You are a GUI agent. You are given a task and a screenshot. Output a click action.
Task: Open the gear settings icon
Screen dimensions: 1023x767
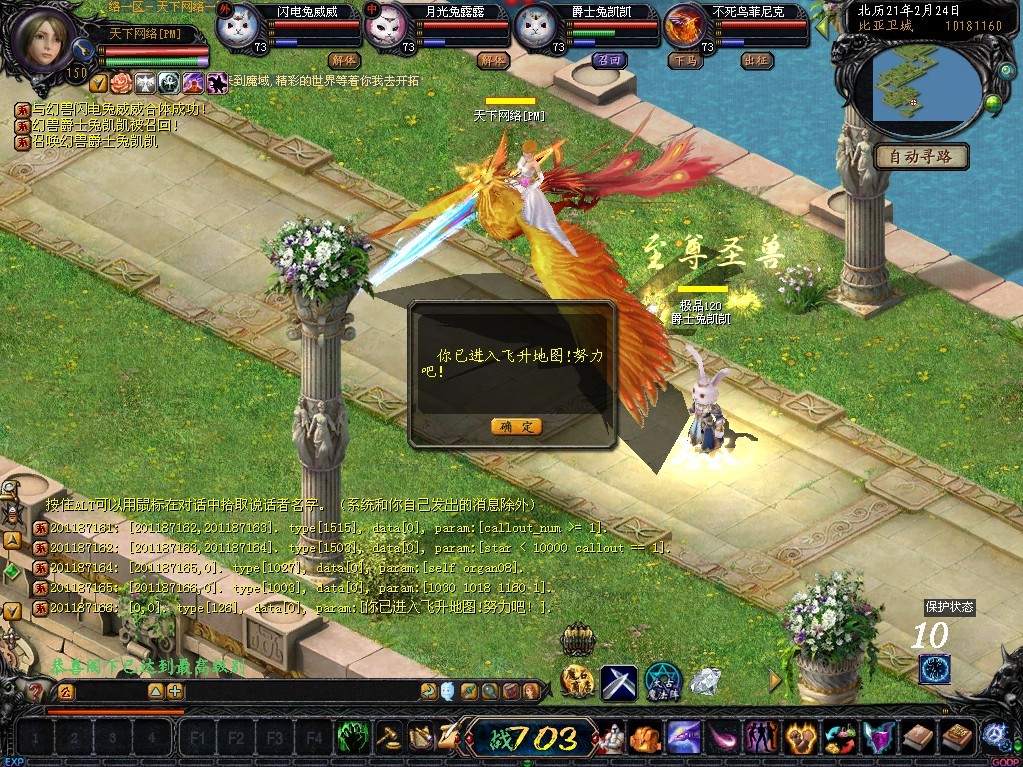(994, 736)
